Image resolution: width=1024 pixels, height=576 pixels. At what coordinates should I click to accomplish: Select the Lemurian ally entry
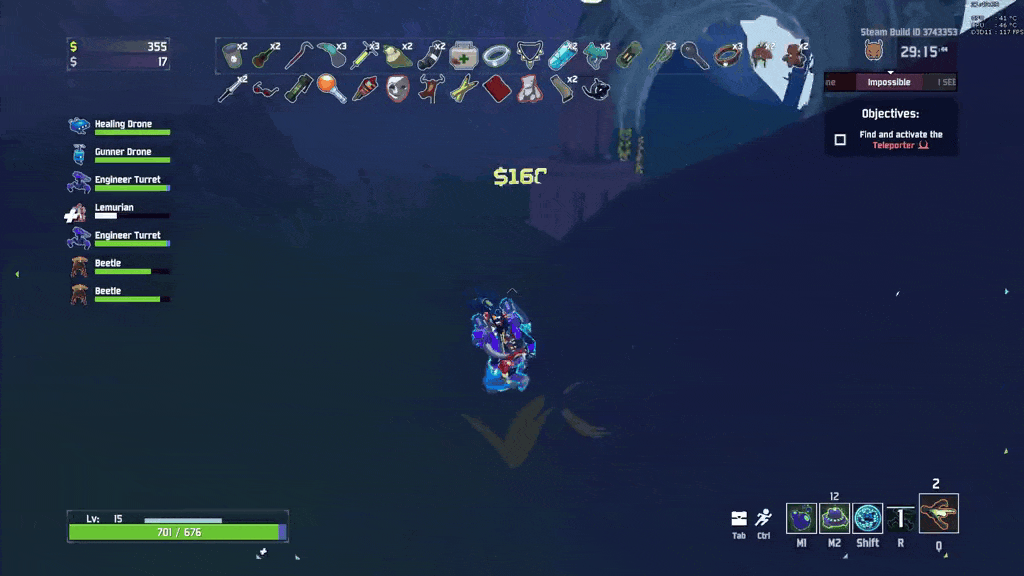click(x=115, y=210)
